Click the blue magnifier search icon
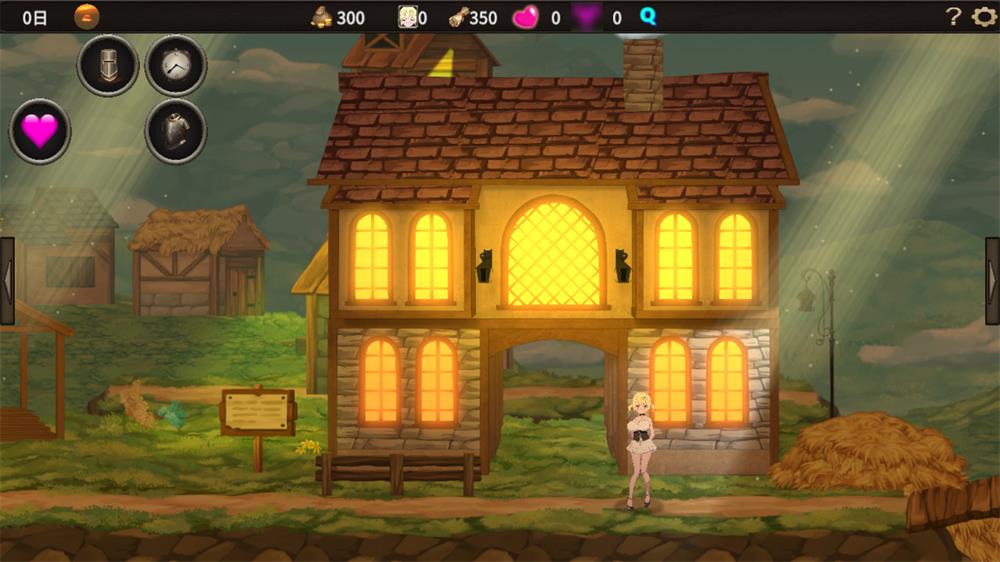Viewport: 1000px width, 562px height. point(648,17)
